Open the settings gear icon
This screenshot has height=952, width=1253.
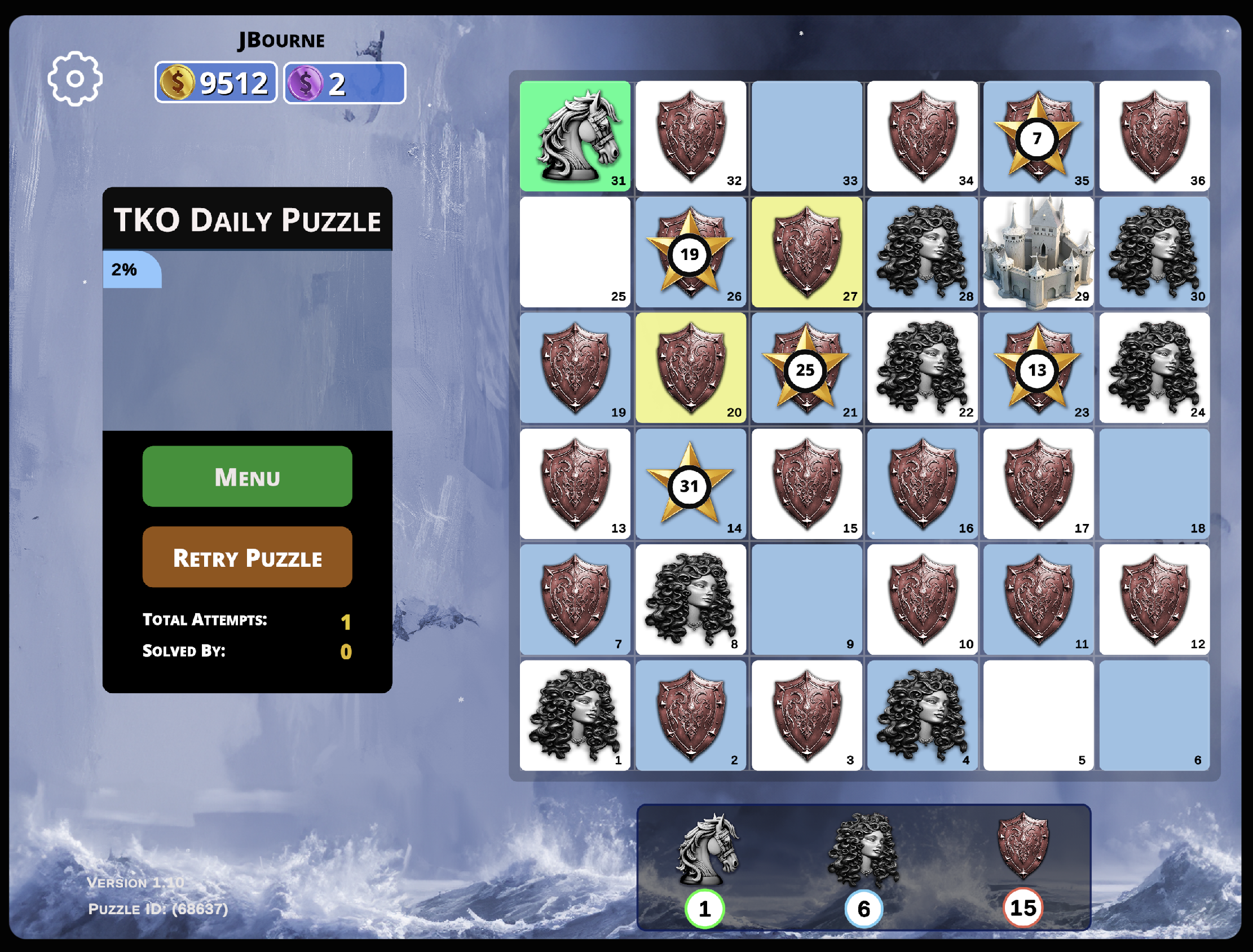click(x=75, y=79)
